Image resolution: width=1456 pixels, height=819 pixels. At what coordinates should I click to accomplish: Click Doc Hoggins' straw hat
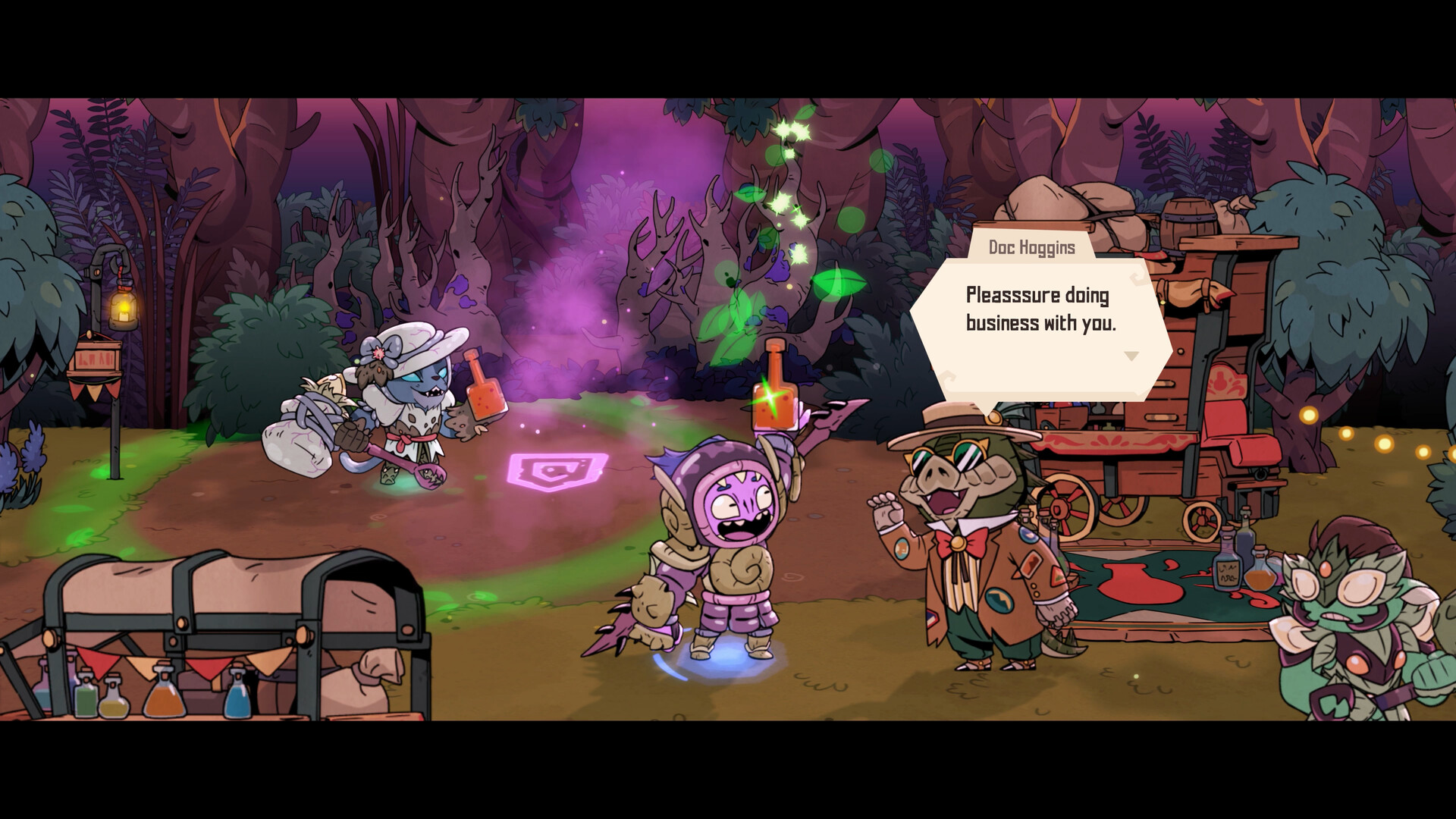[951, 418]
